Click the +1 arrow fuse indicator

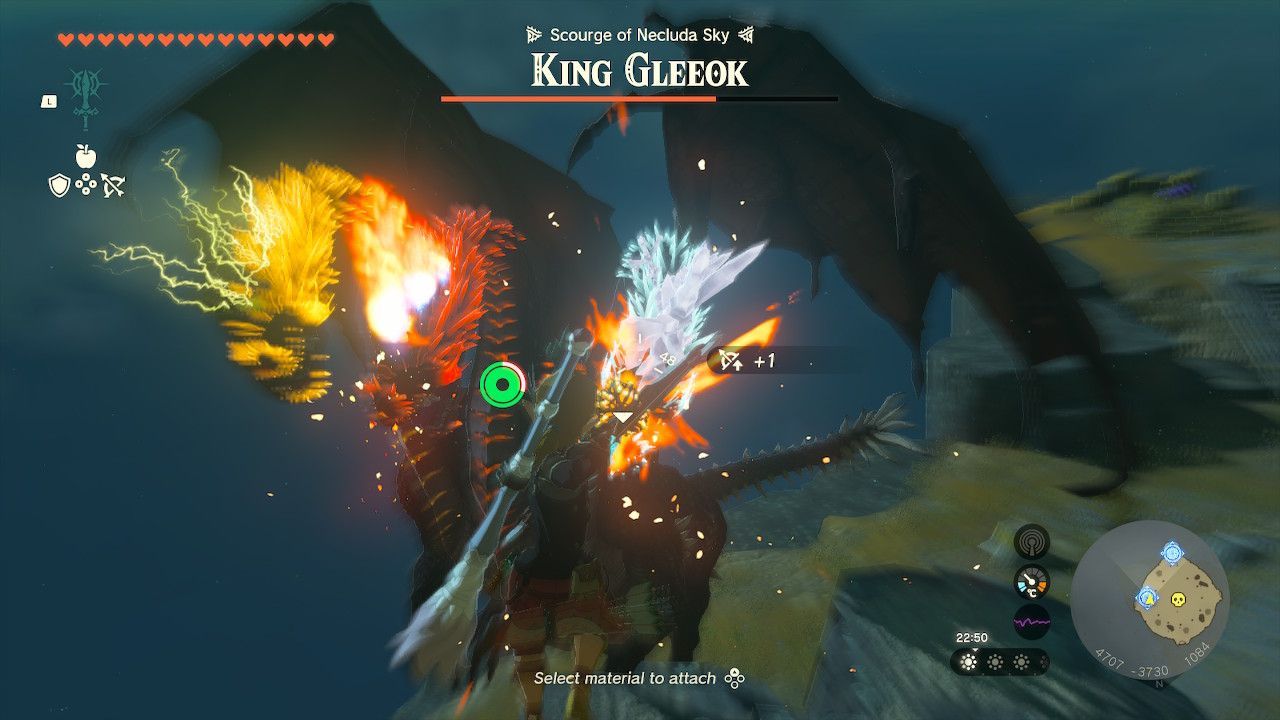tap(743, 361)
